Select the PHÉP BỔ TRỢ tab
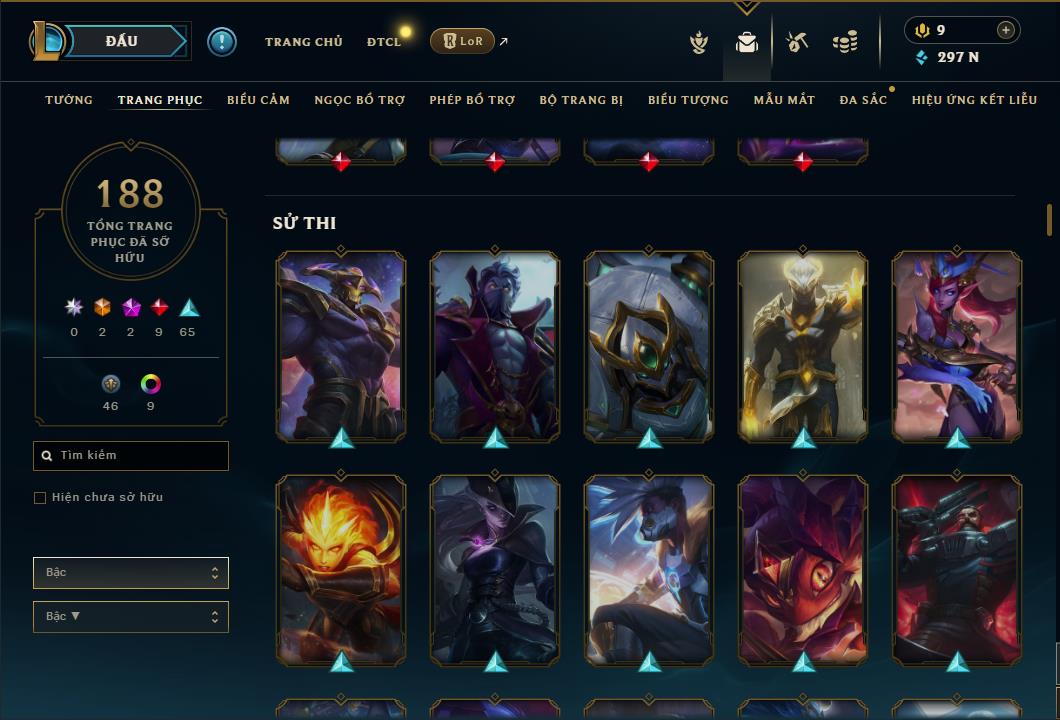1060x720 pixels. pyautogui.click(x=472, y=100)
